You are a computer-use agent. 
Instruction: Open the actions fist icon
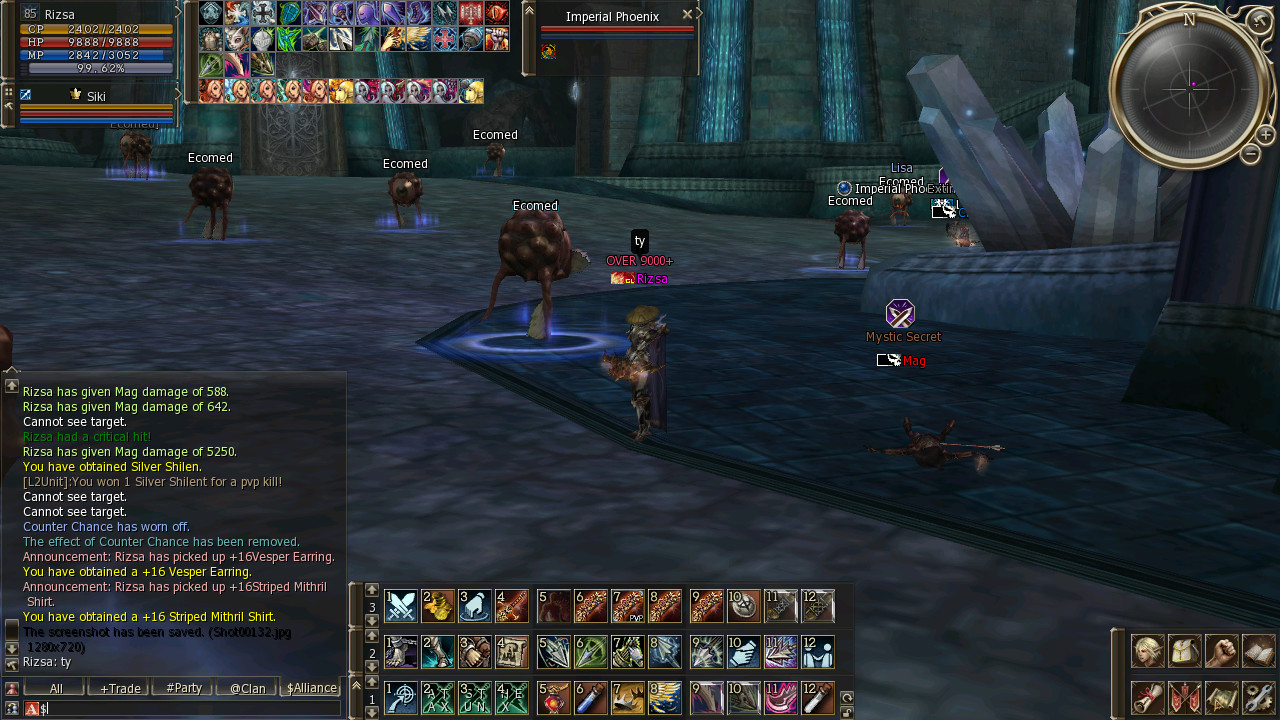coord(1222,651)
